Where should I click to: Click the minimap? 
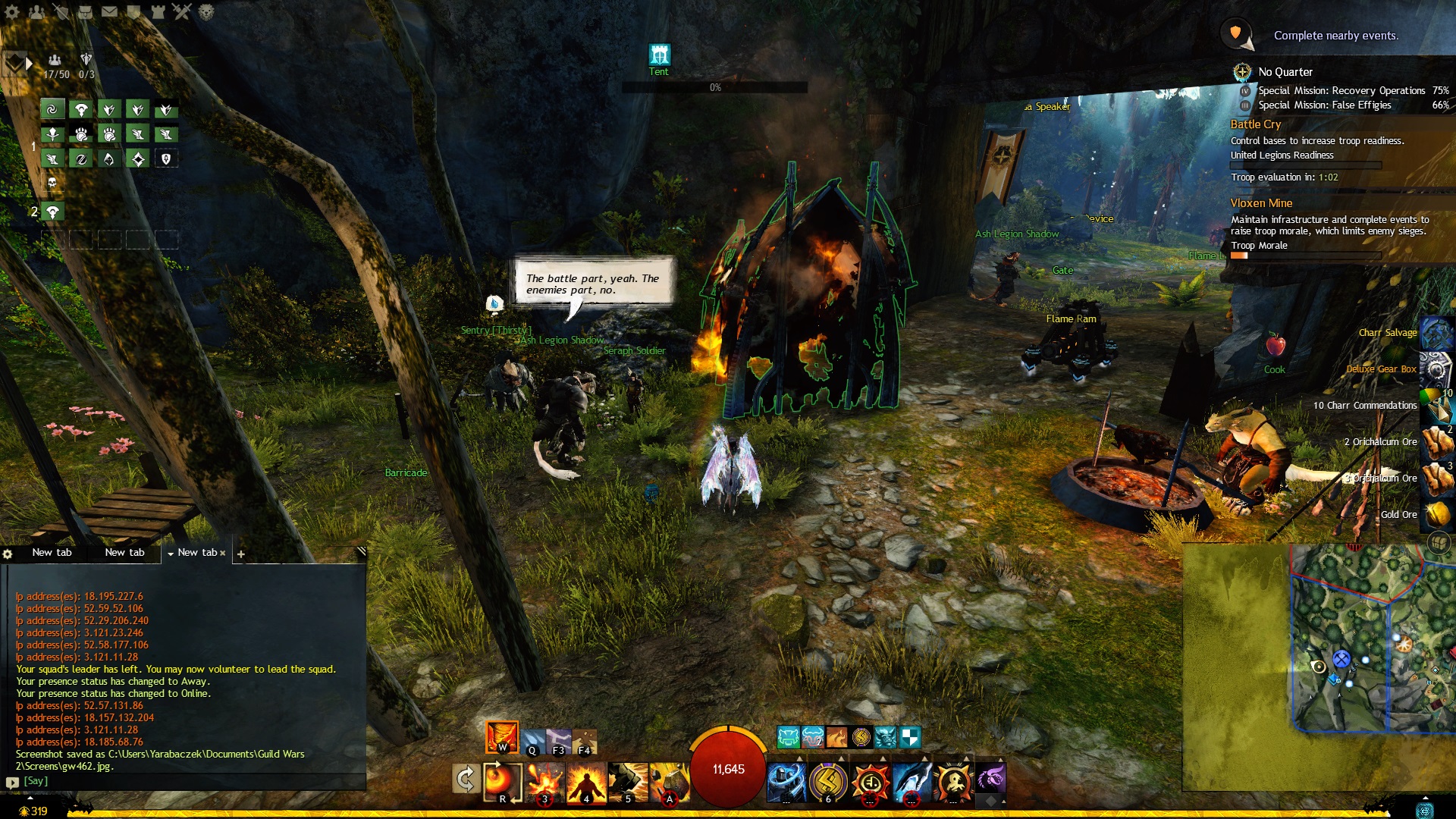point(1365,645)
